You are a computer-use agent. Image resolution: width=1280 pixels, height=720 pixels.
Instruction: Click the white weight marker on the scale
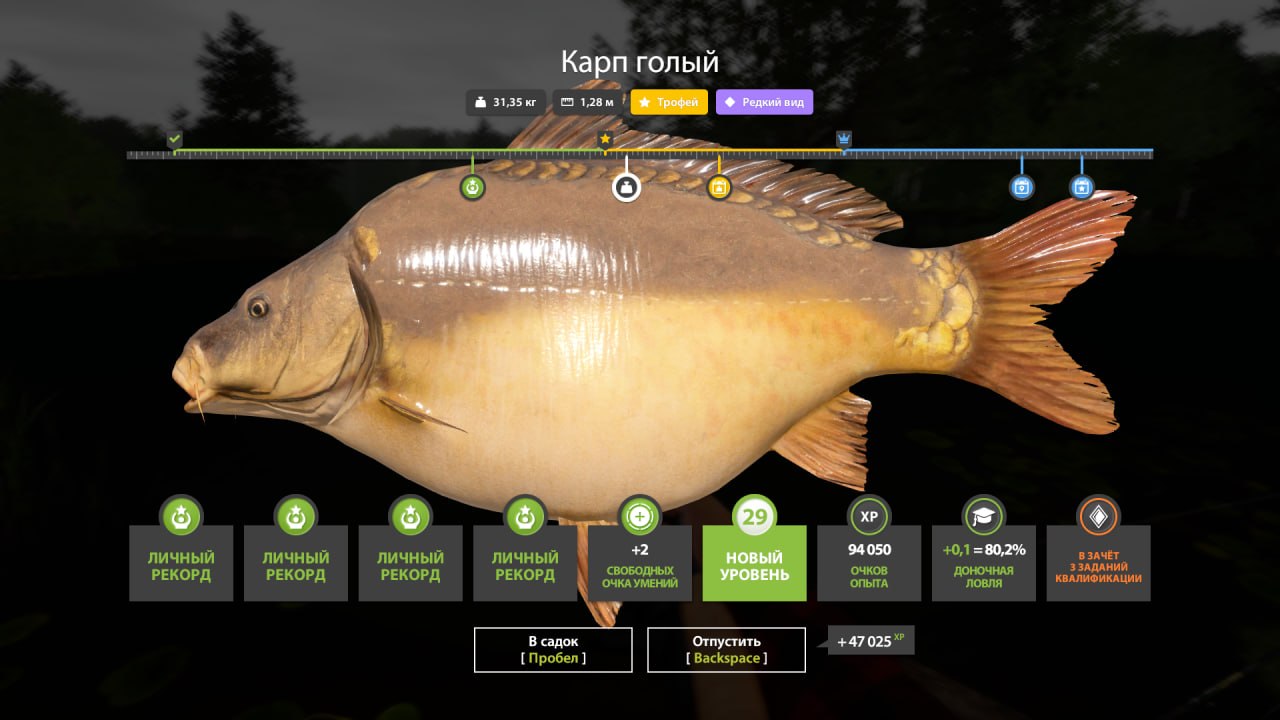[627, 186]
